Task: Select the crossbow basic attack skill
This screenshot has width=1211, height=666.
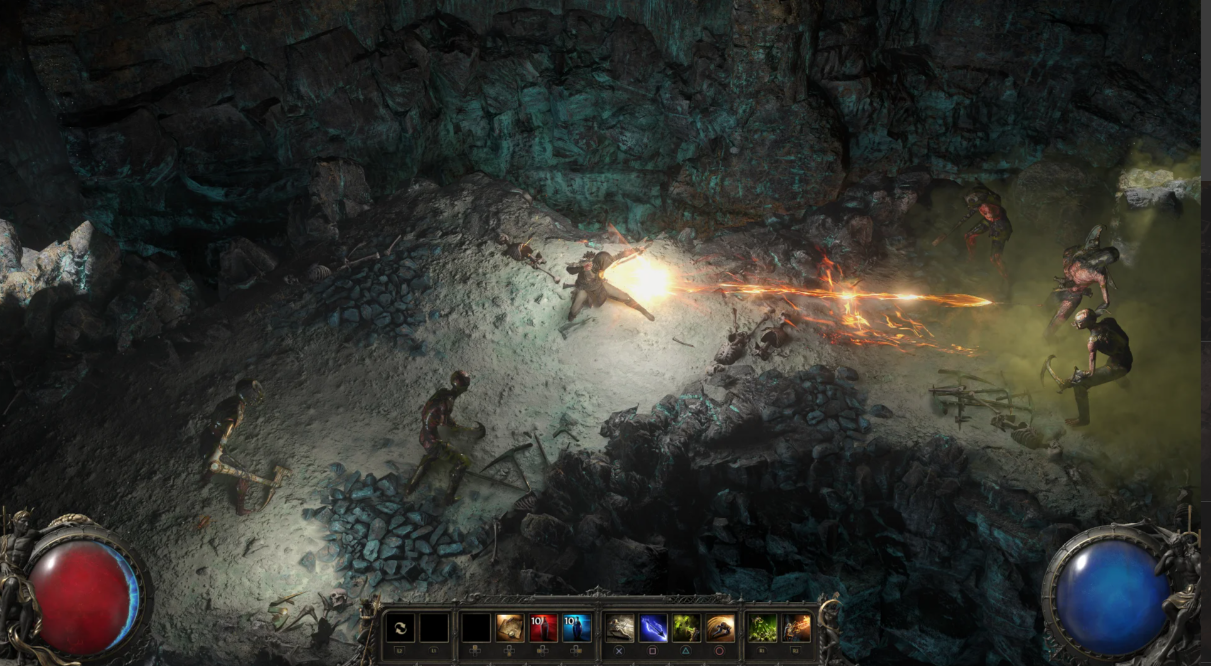Action: tap(621, 628)
